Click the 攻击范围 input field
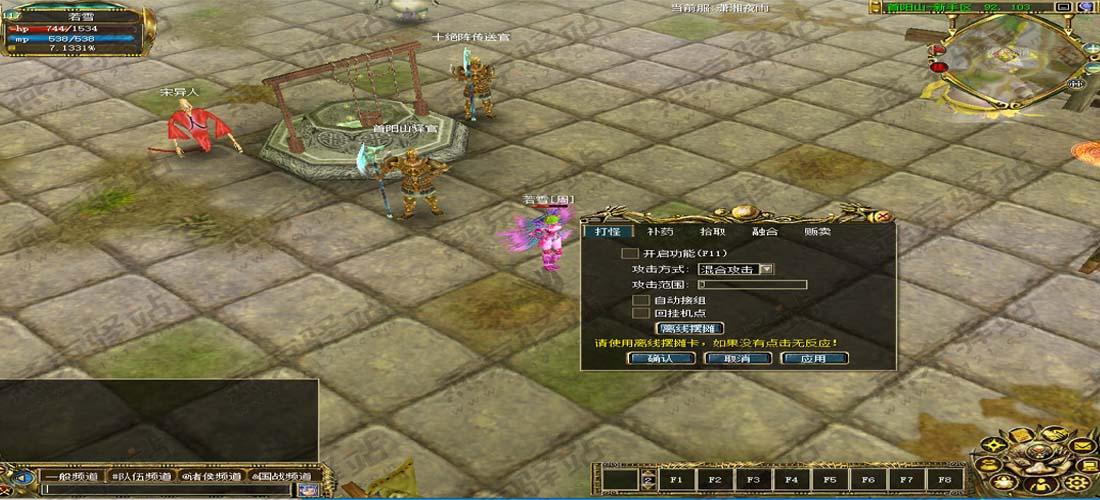The image size is (1100, 500). (751, 285)
